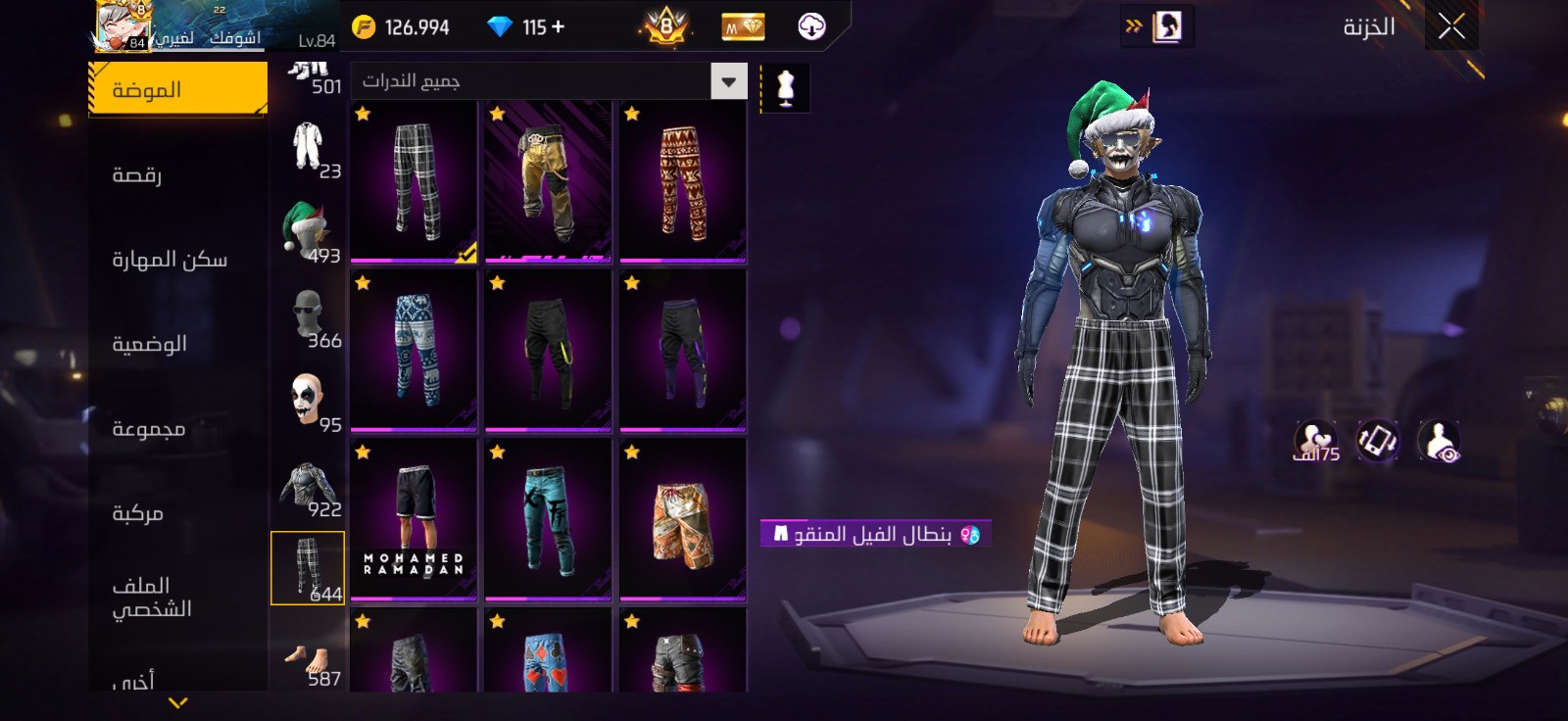Screen dimensions: 1568x721
Task: Switch to the مركبة vehicle tab
Action: click(137, 513)
